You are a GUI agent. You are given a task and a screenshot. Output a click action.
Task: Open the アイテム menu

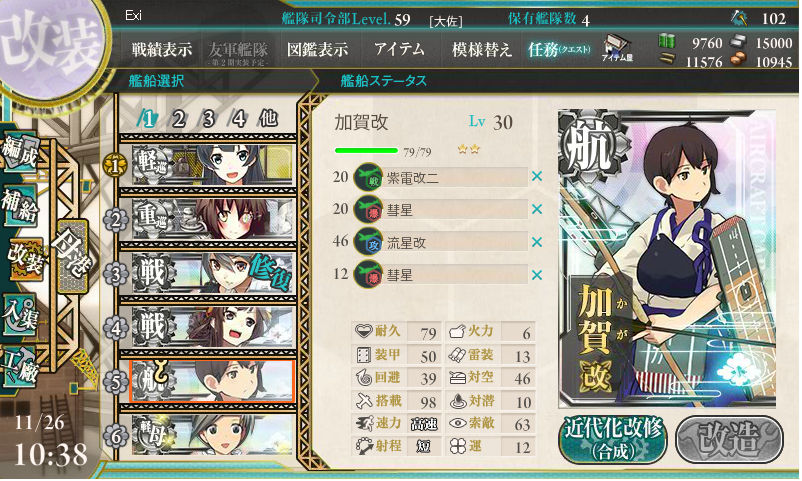[398, 49]
